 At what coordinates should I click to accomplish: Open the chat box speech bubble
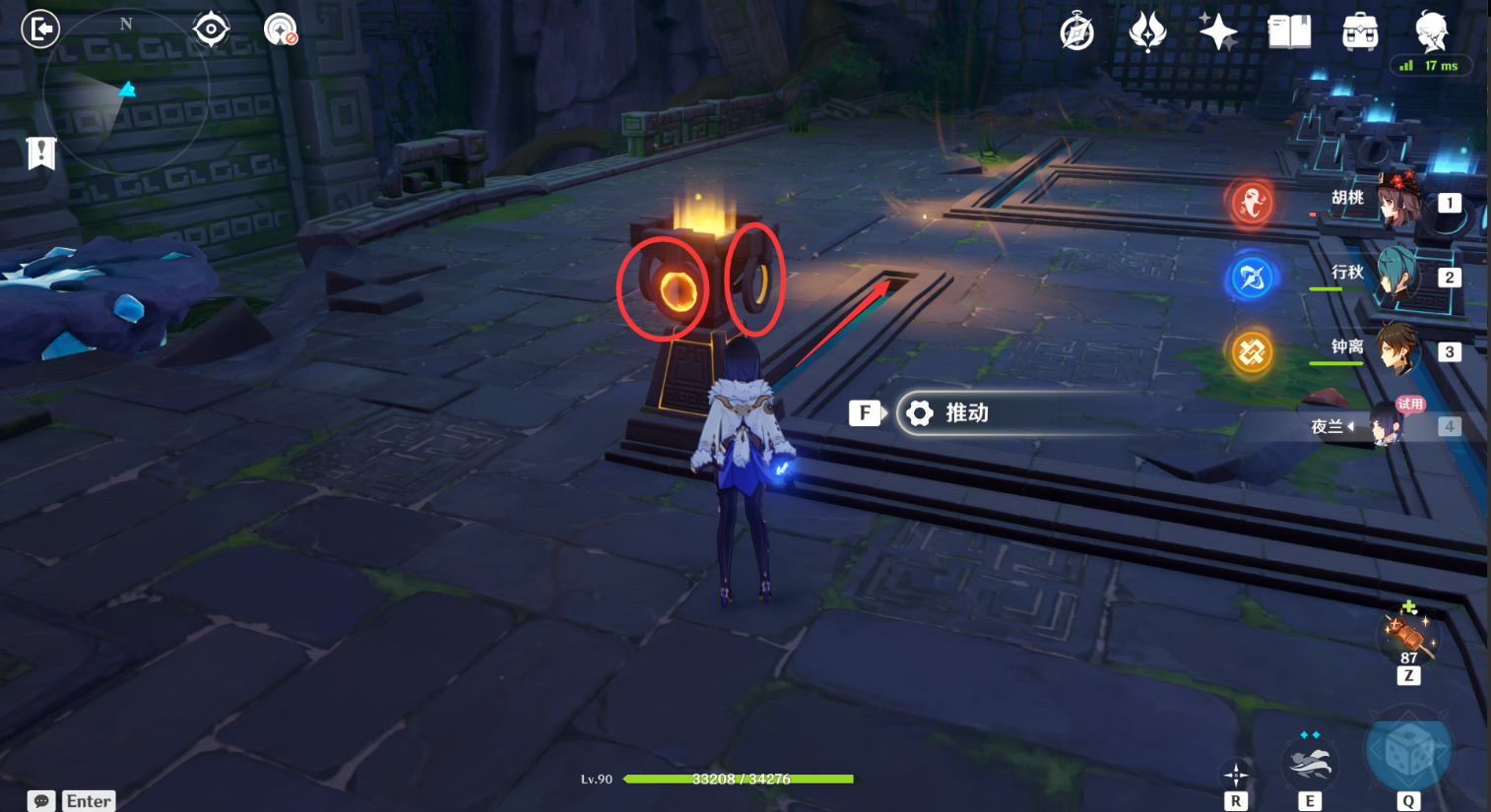point(41,801)
